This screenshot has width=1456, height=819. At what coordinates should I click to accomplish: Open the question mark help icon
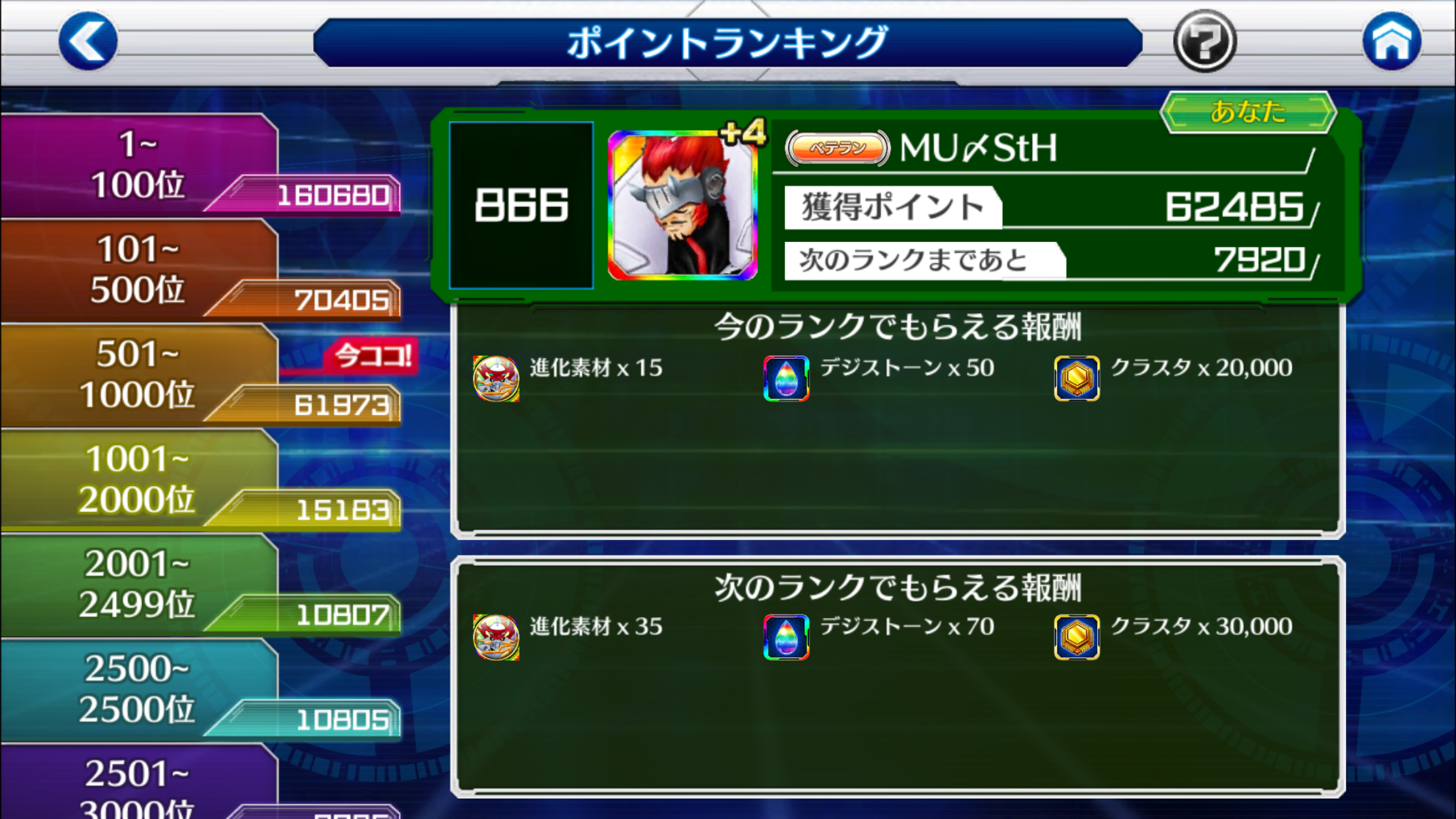[x=1205, y=41]
